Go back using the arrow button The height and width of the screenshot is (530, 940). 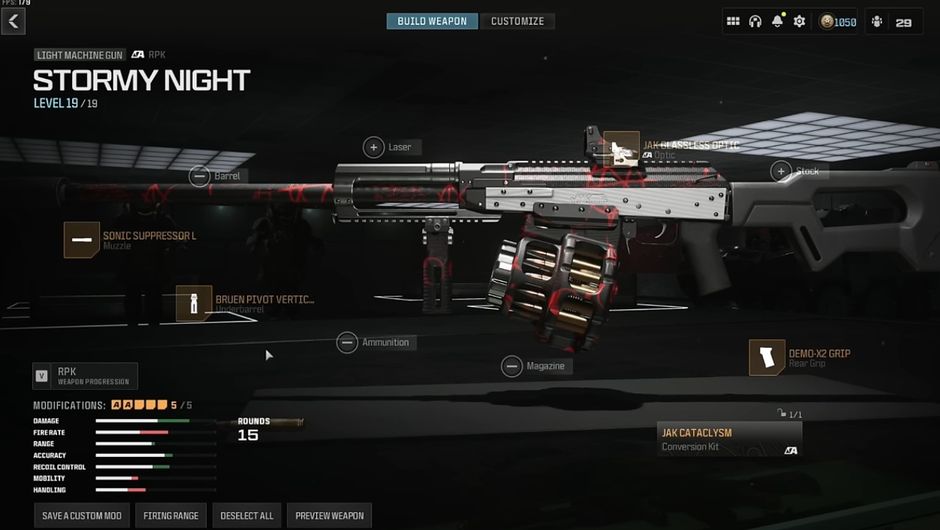tap(14, 21)
